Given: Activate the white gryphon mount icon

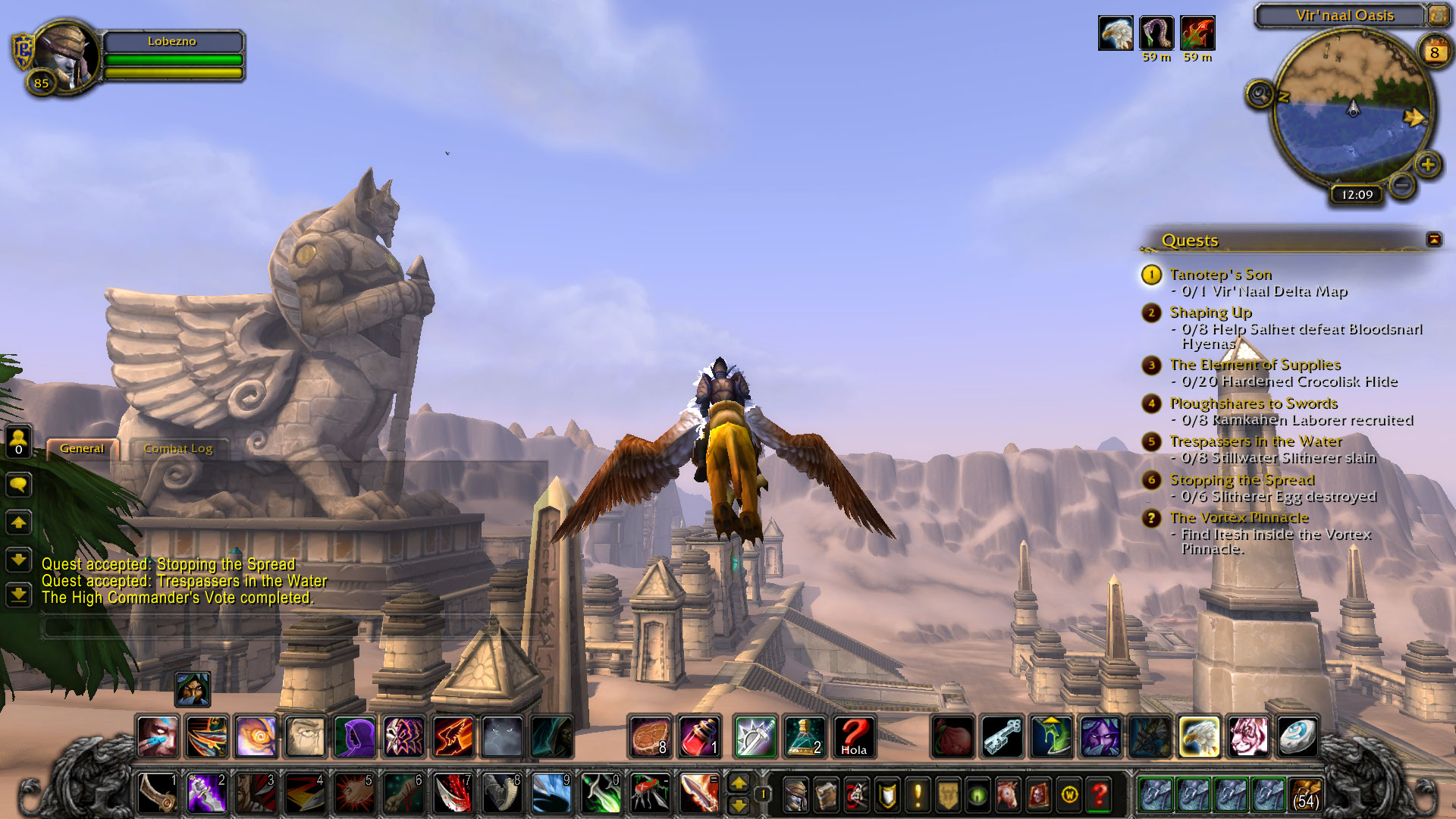Looking at the screenshot, I should tap(1199, 737).
